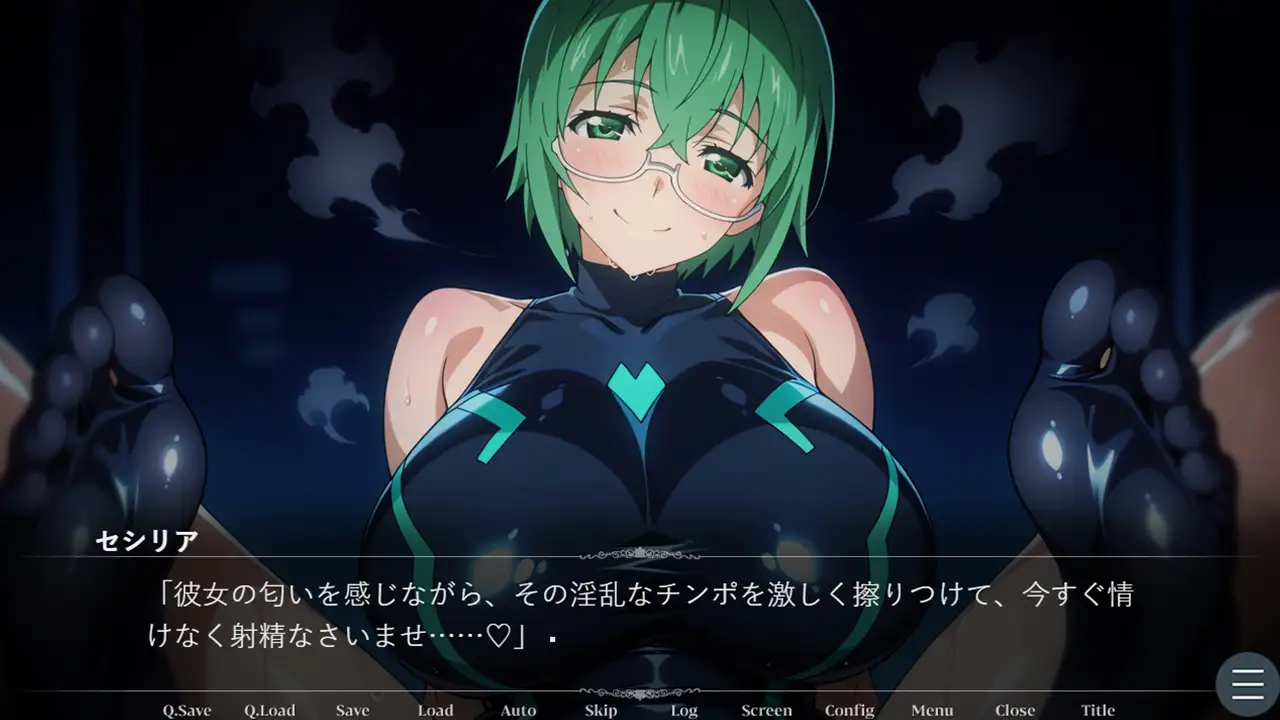
Task: Open the backlog via Log
Action: [684, 710]
